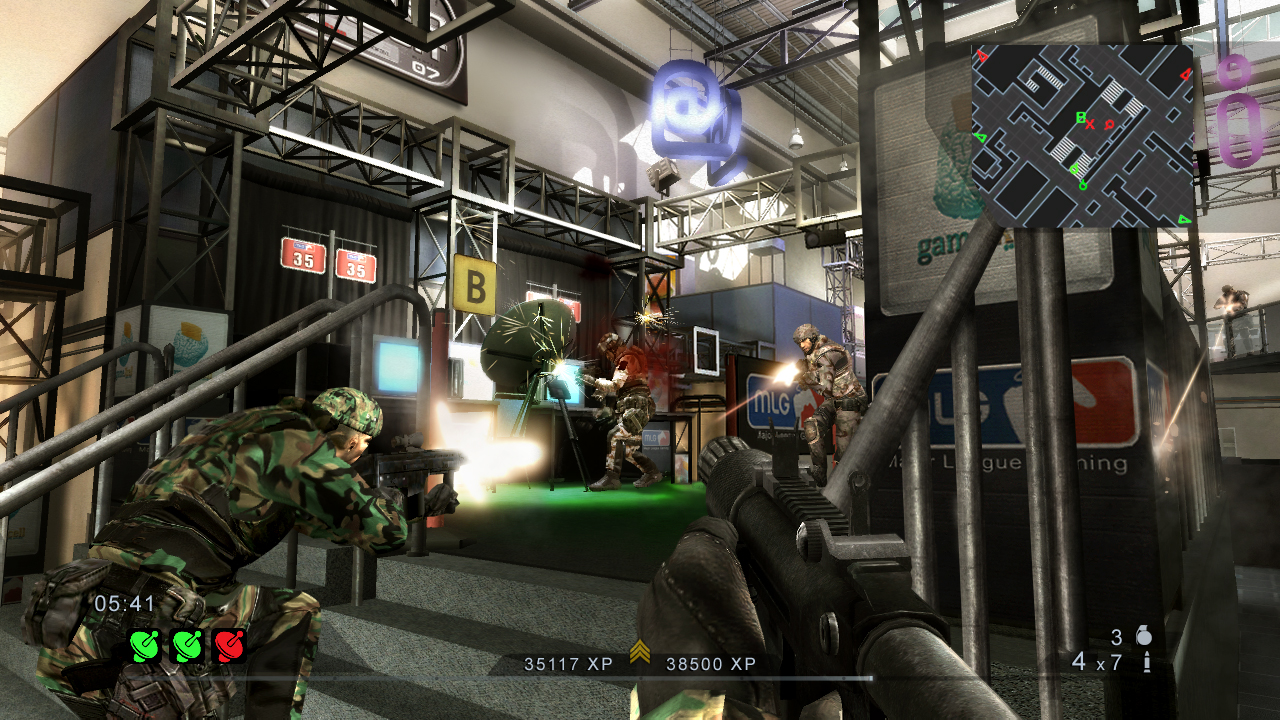
Task: Click the red satellite icon for downed teammate
Action: click(230, 645)
